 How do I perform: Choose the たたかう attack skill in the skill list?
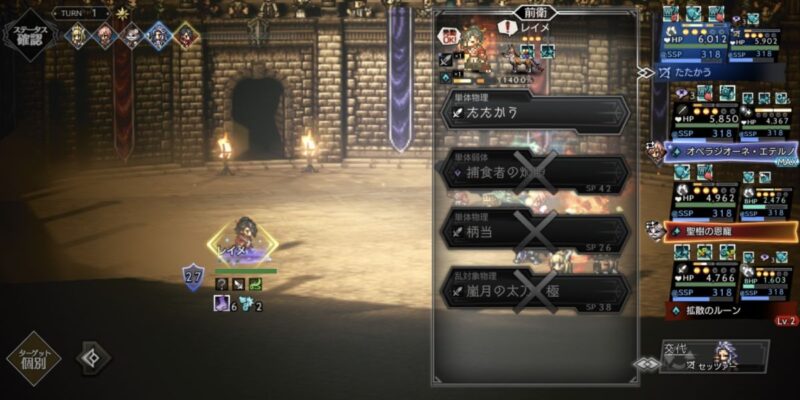(x=536, y=113)
